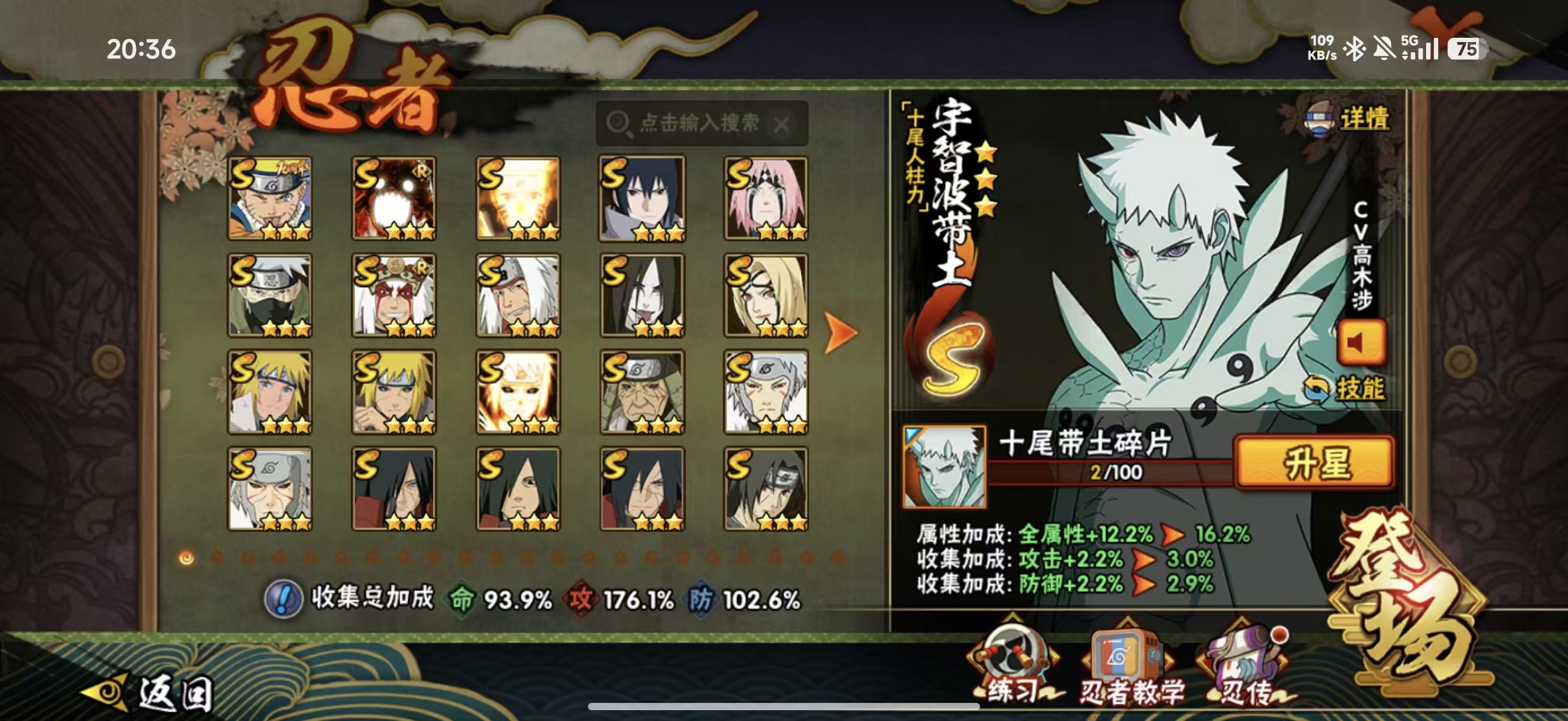
Task: Open the 详情 details page
Action: point(1349,118)
